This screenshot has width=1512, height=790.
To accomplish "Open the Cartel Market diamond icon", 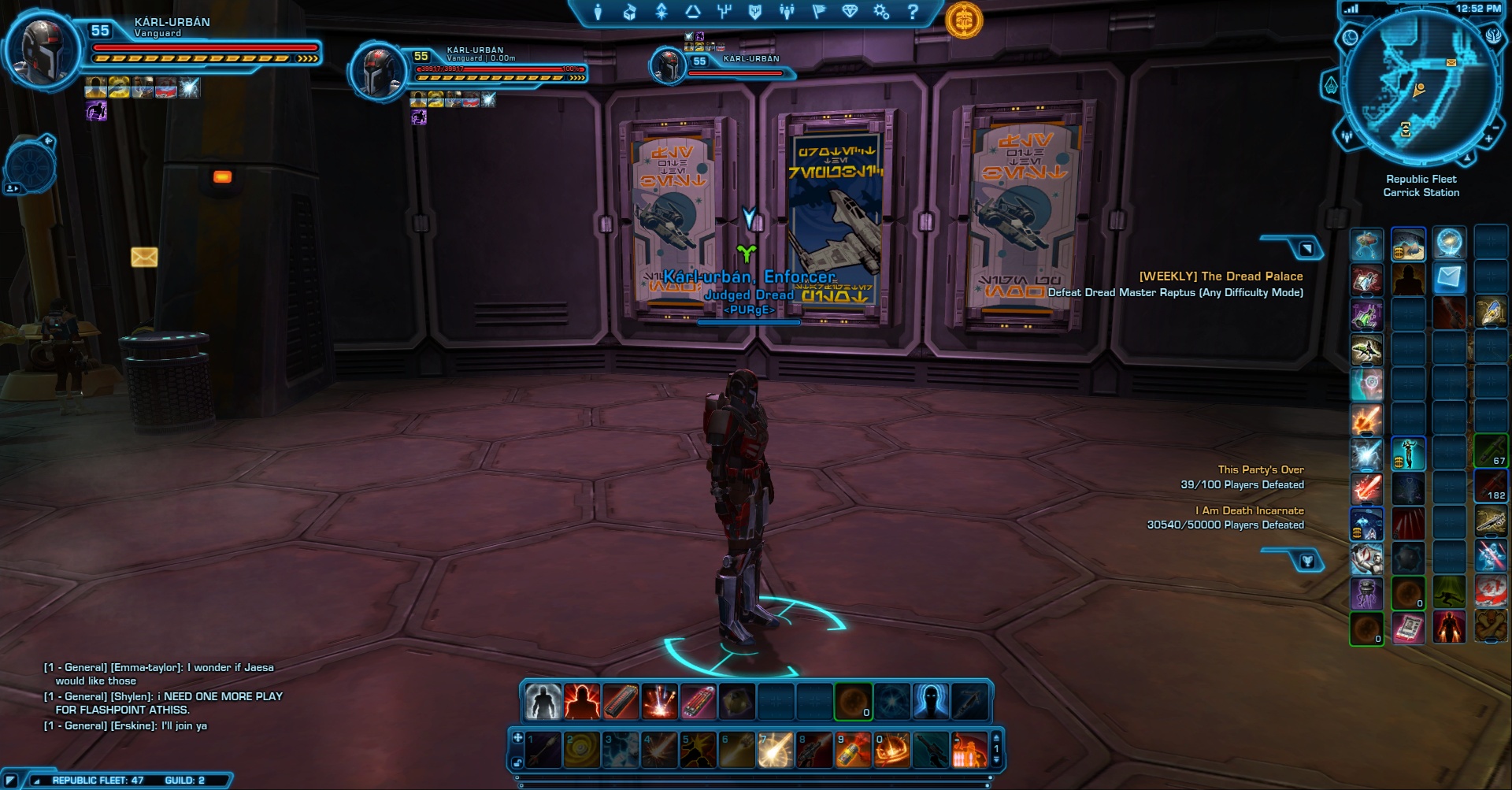I will [850, 10].
